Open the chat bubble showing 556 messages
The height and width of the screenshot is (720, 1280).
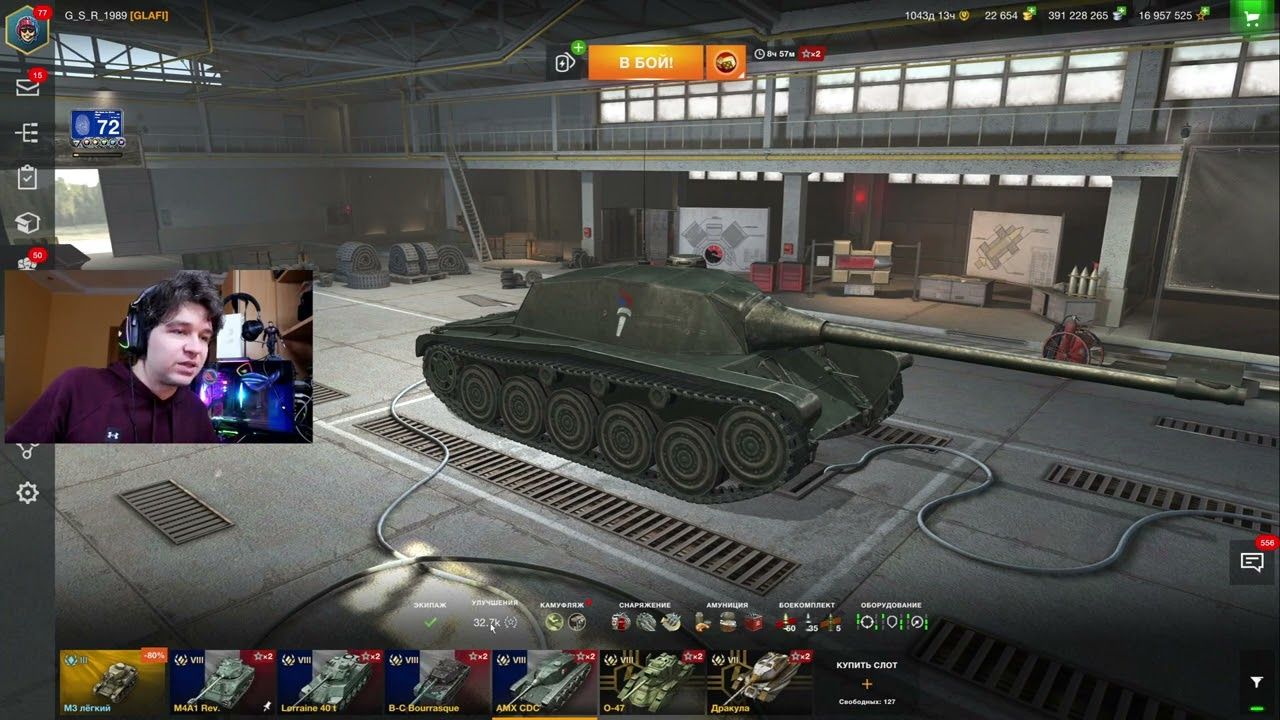[x=1252, y=563]
